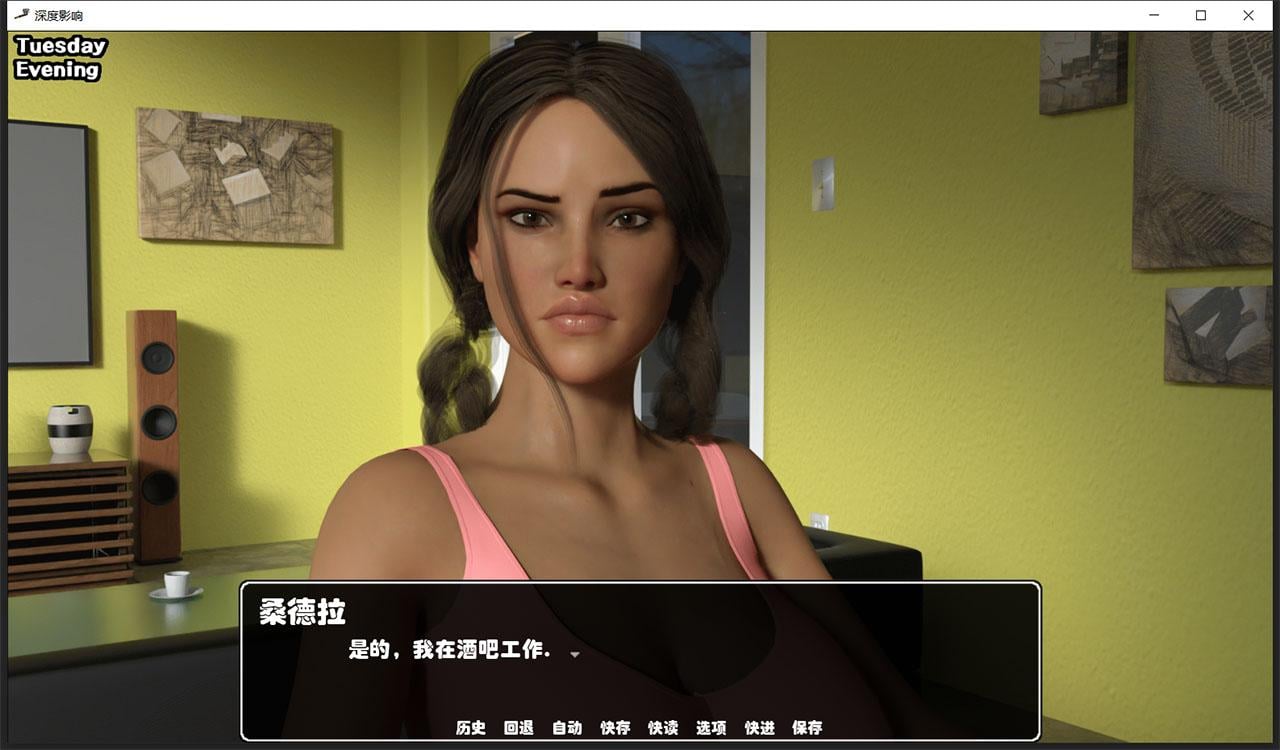Quick save the game using 快存
The height and width of the screenshot is (750, 1280).
[615, 729]
